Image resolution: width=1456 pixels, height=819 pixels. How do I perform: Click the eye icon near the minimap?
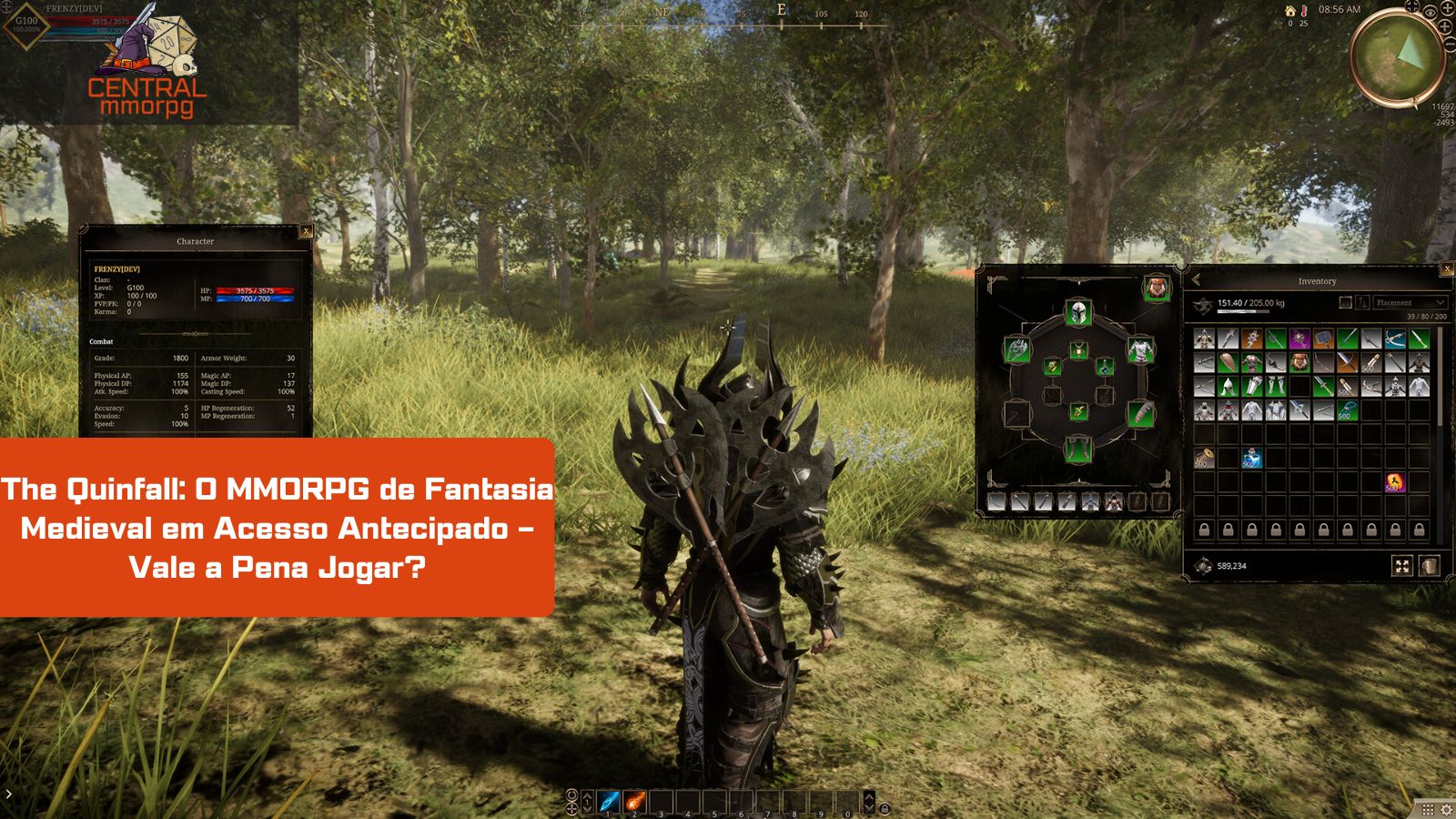(x=1431, y=14)
